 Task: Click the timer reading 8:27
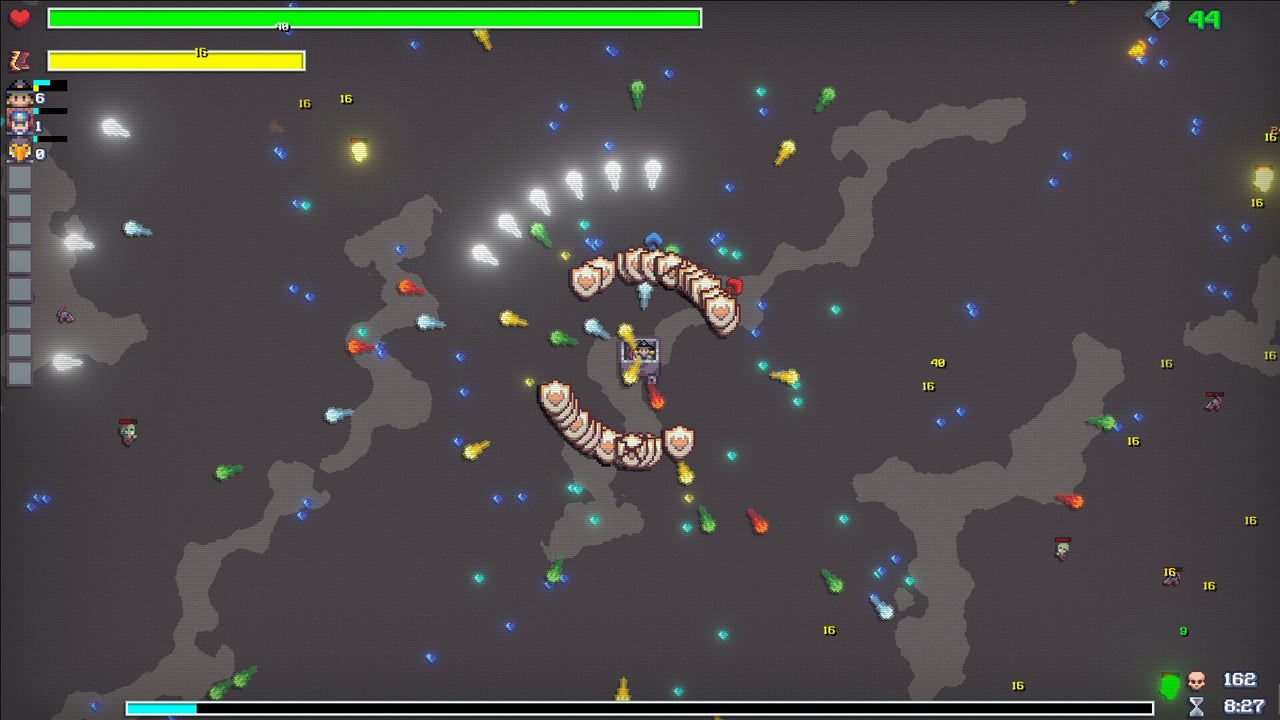[1243, 705]
